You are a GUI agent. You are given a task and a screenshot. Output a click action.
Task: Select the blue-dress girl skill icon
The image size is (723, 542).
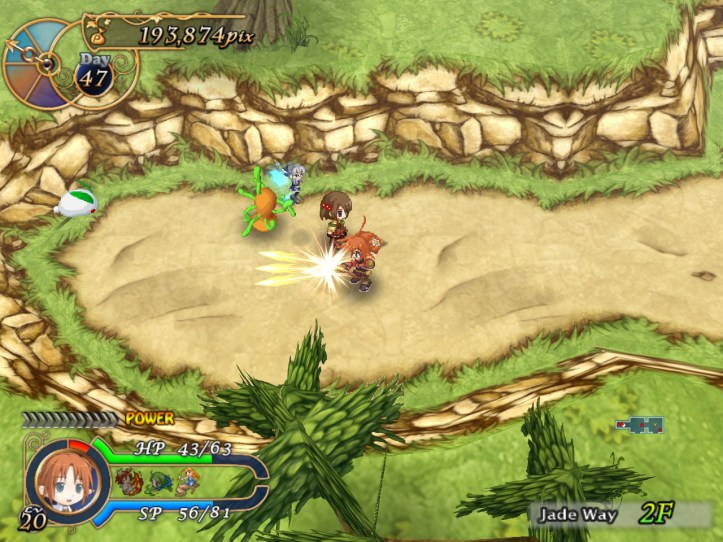tap(187, 482)
